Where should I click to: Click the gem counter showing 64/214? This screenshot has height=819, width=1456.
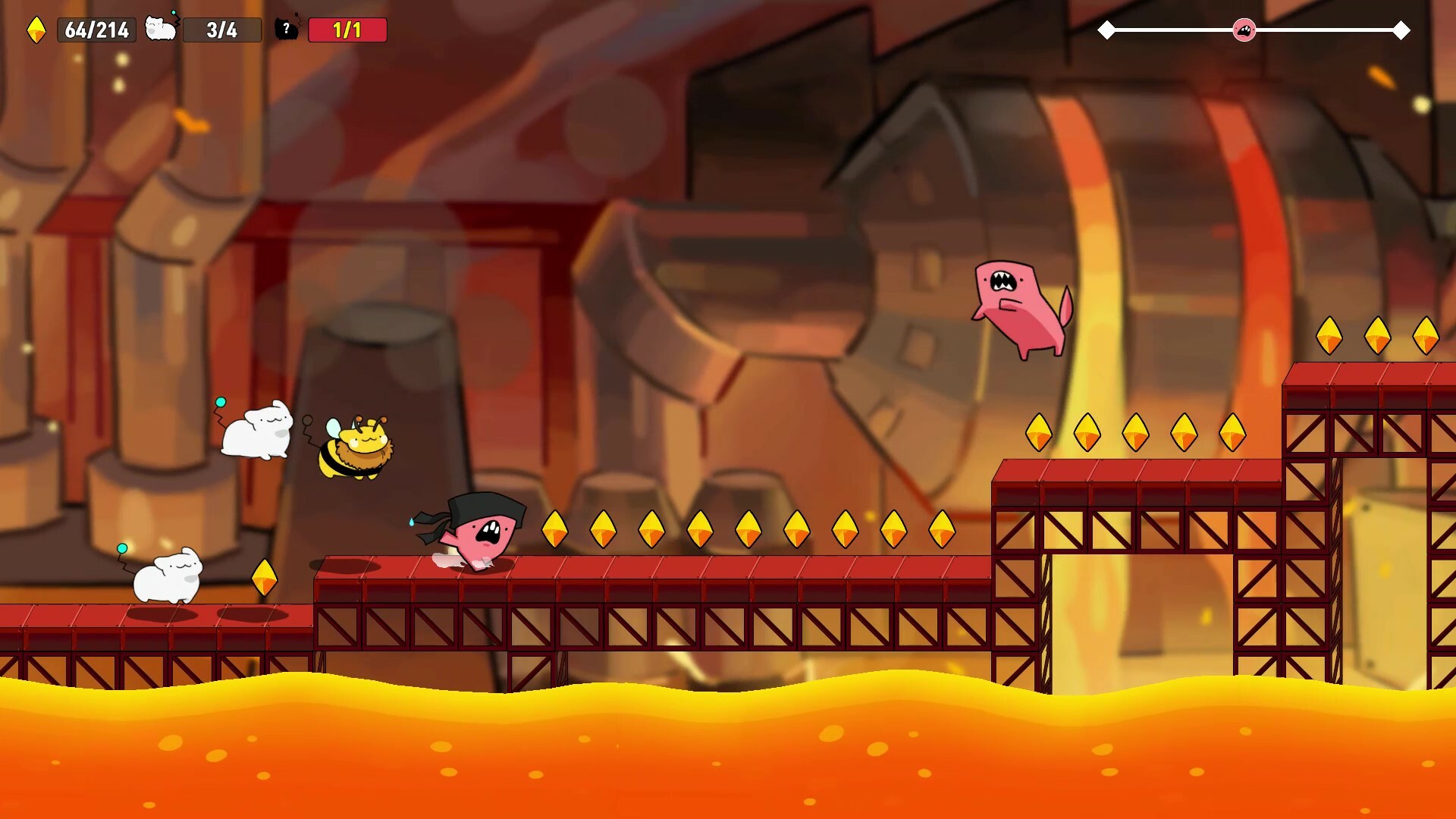(96, 30)
